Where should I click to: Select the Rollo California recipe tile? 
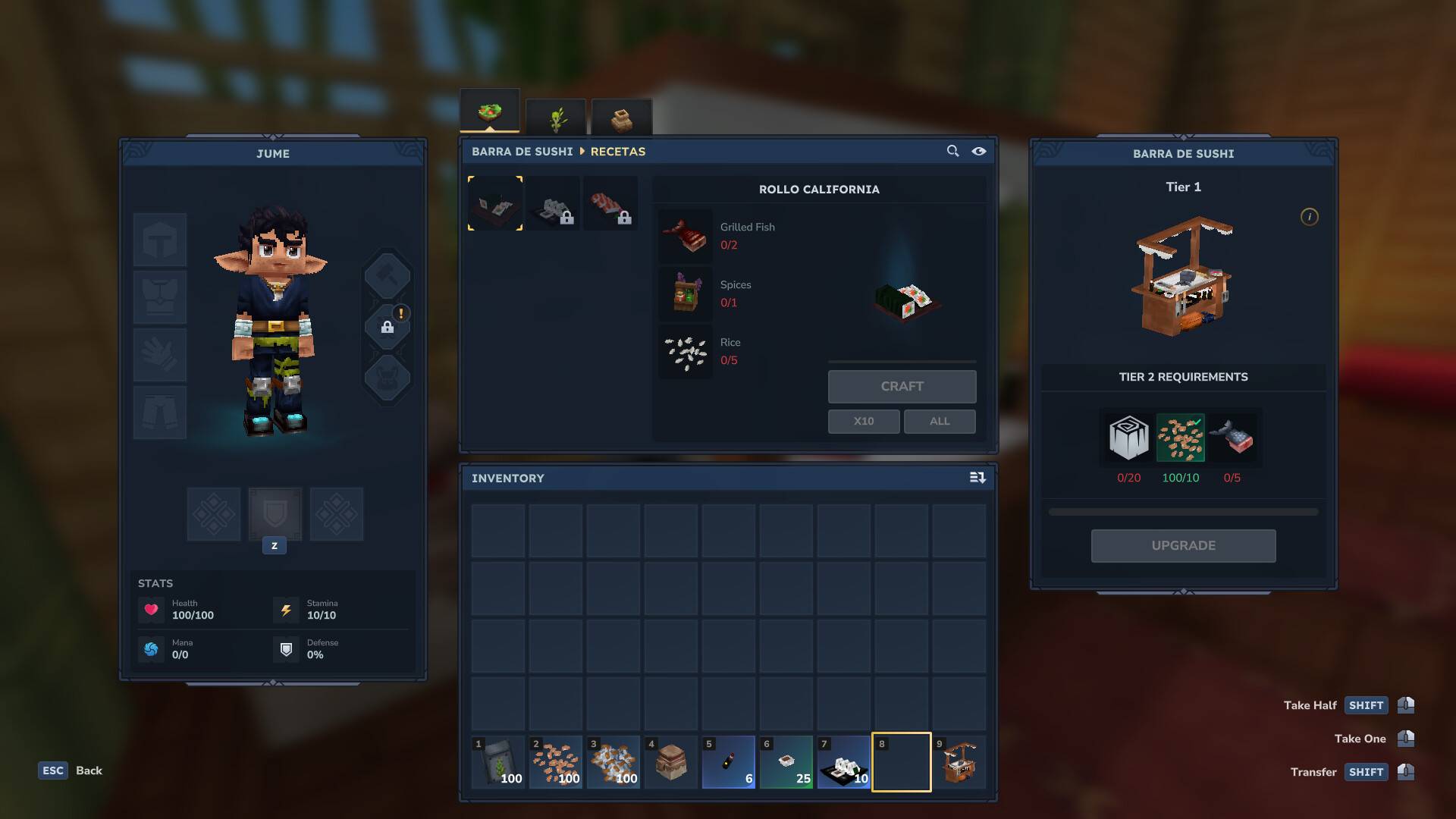click(495, 203)
